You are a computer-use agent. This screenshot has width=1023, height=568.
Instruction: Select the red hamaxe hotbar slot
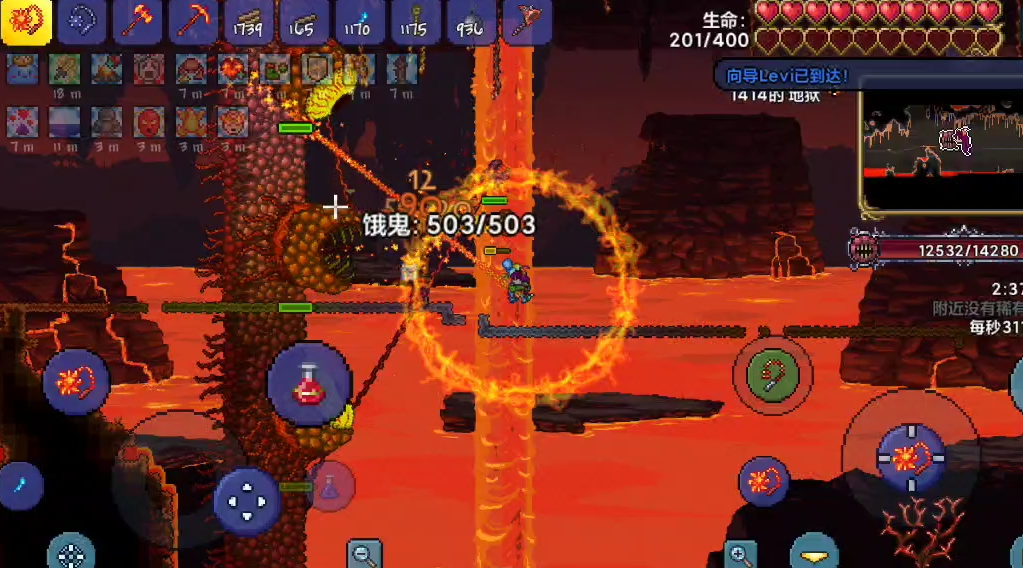[137, 22]
